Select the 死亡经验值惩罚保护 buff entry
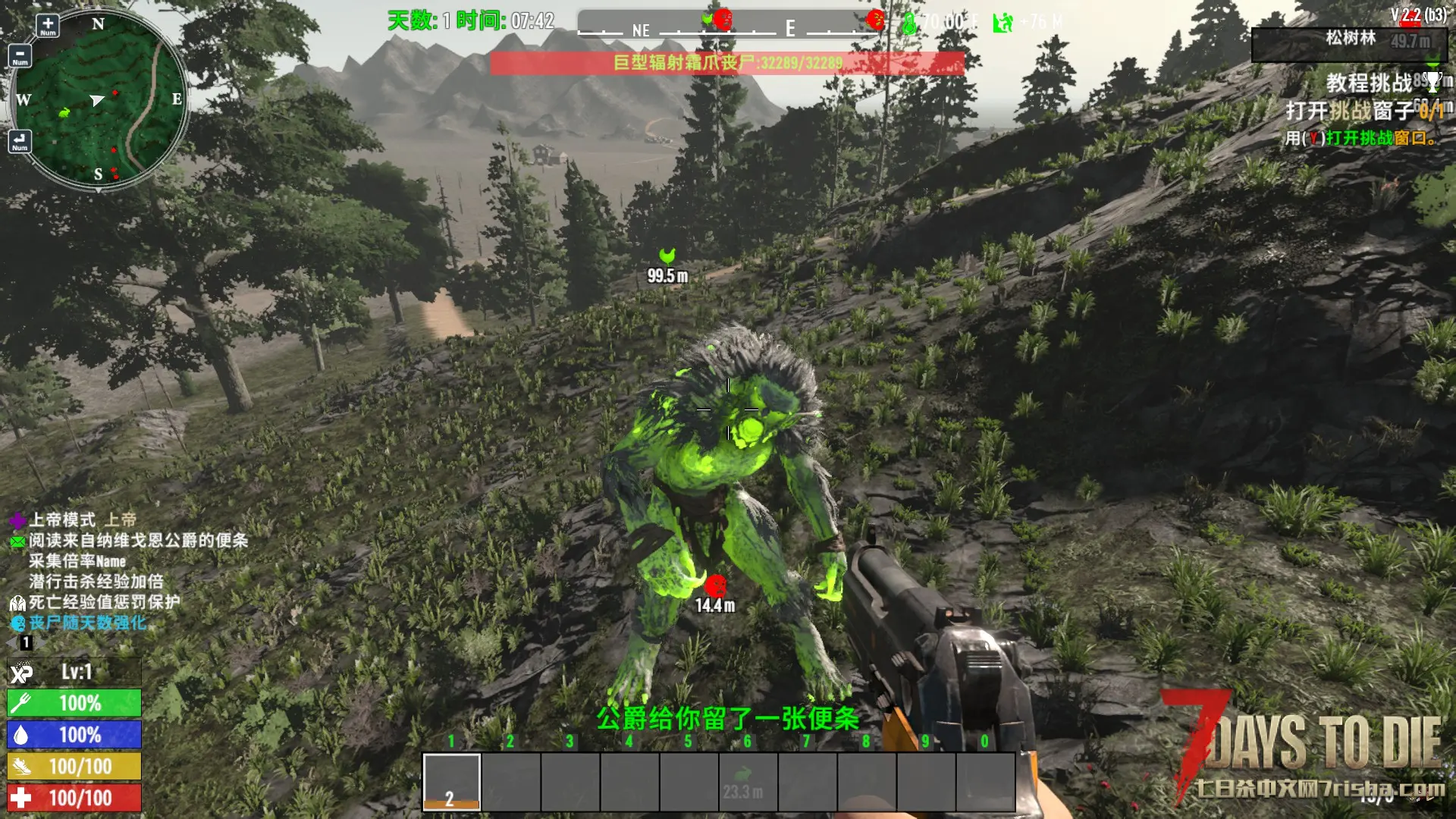Screen dimensions: 1456x819 coord(105,602)
